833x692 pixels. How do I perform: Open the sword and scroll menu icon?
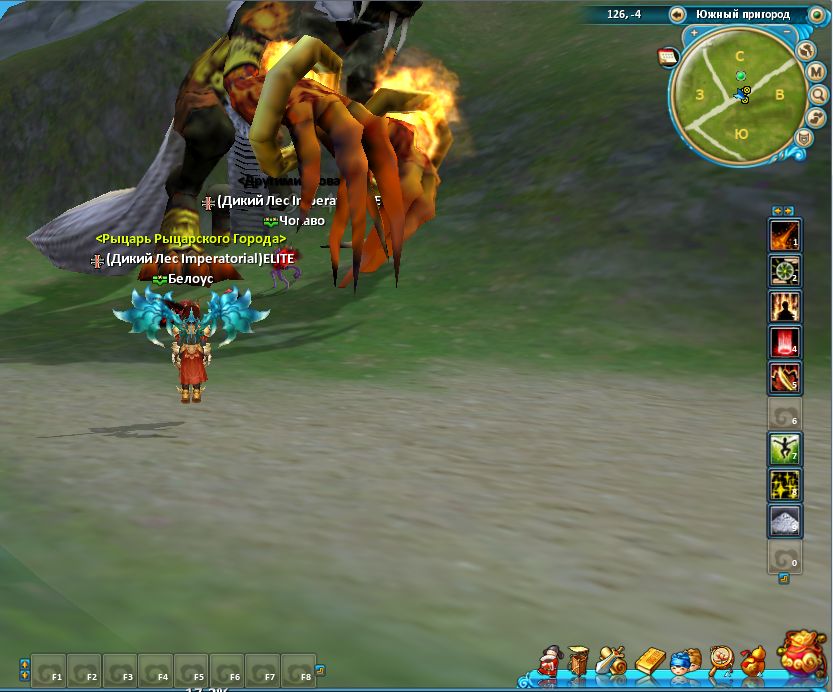pyautogui.click(x=612, y=661)
